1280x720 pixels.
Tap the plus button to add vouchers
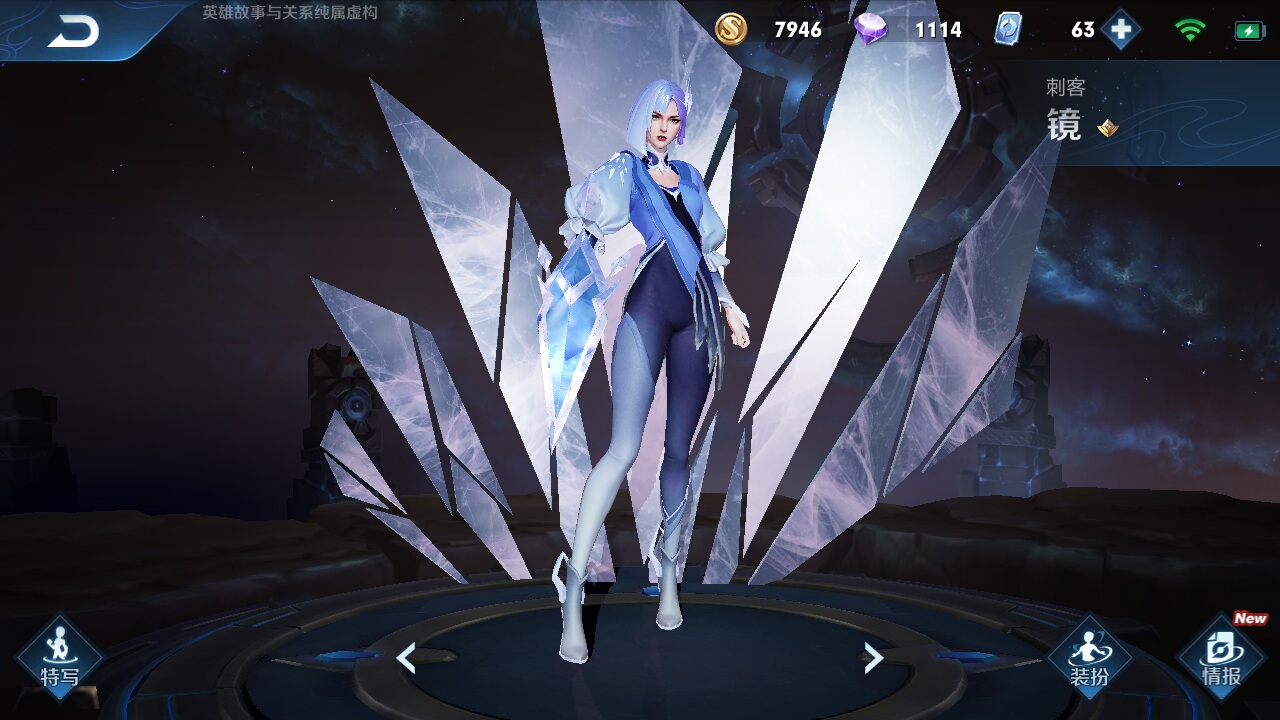pyautogui.click(x=1121, y=30)
